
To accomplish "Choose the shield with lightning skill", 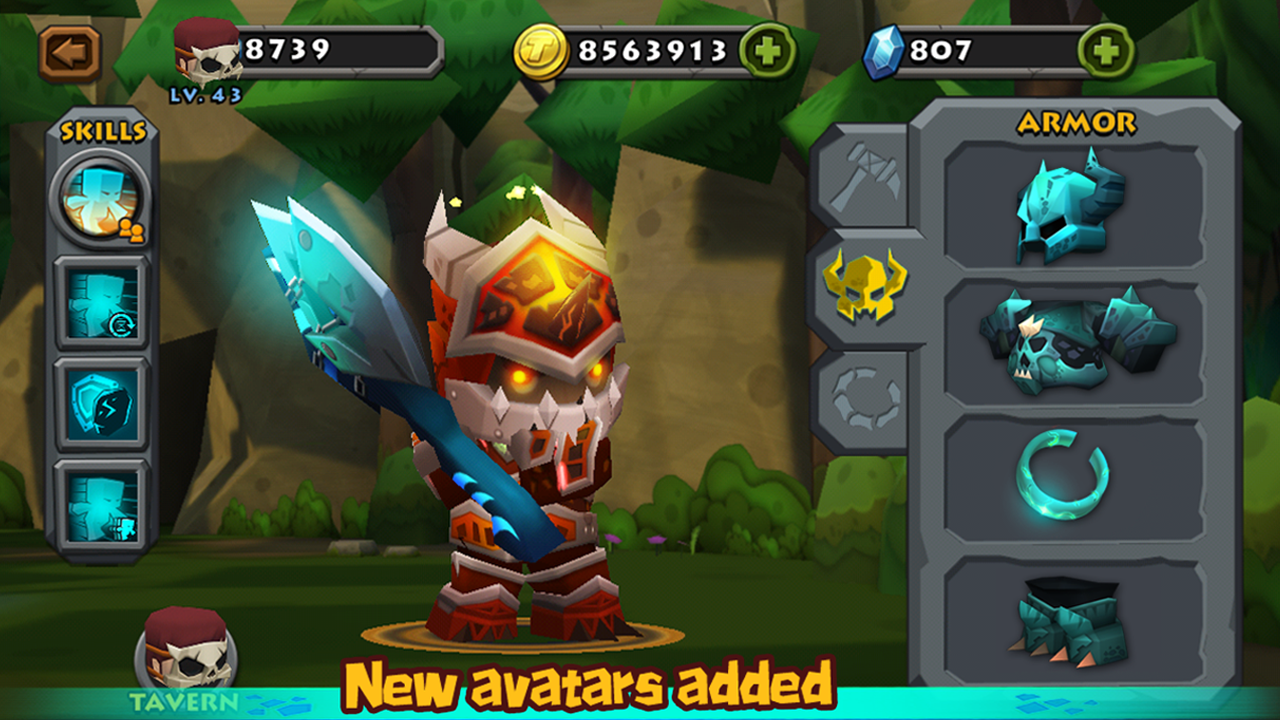I will (101, 404).
